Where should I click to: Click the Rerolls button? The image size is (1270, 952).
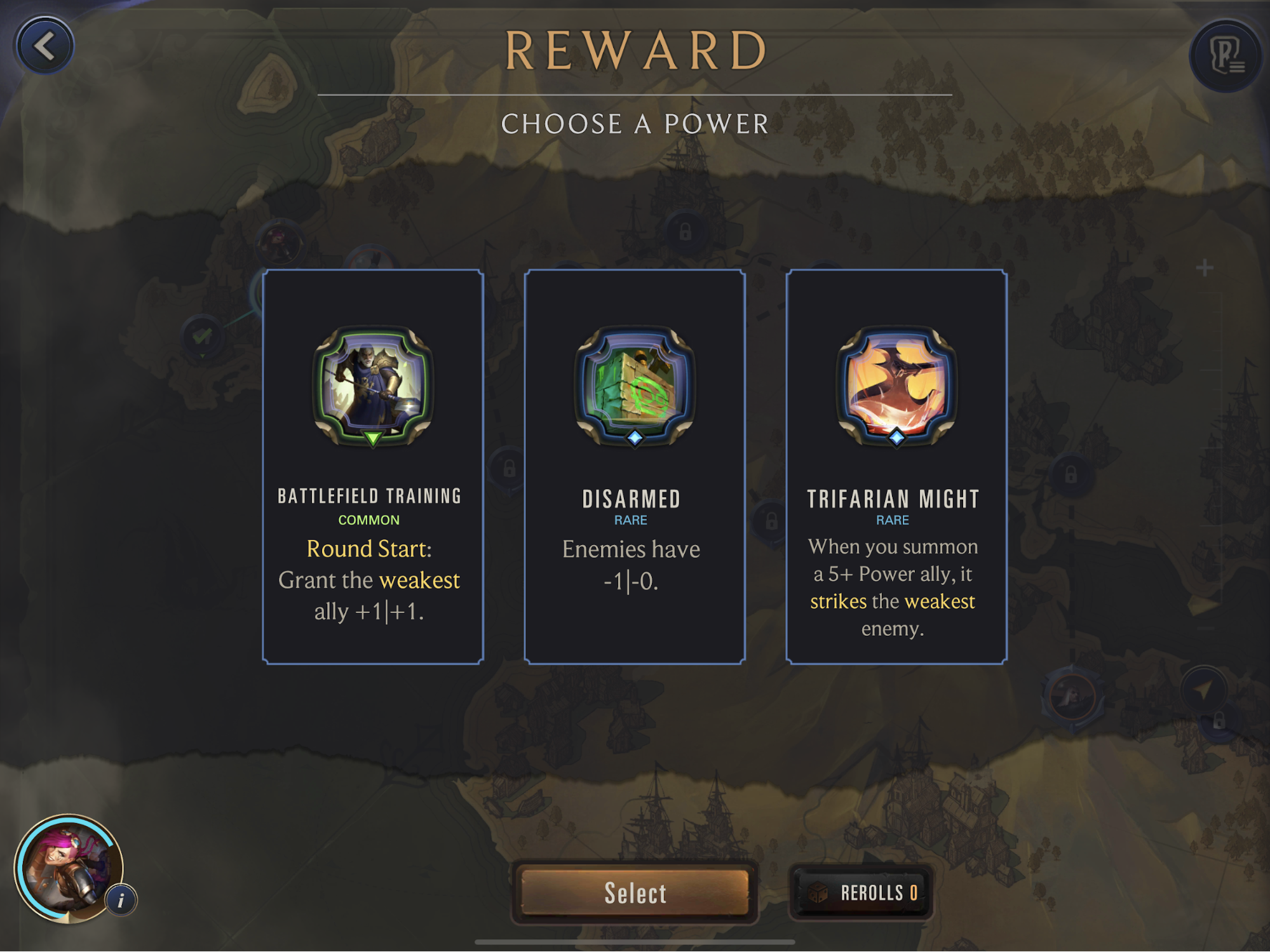(x=861, y=892)
